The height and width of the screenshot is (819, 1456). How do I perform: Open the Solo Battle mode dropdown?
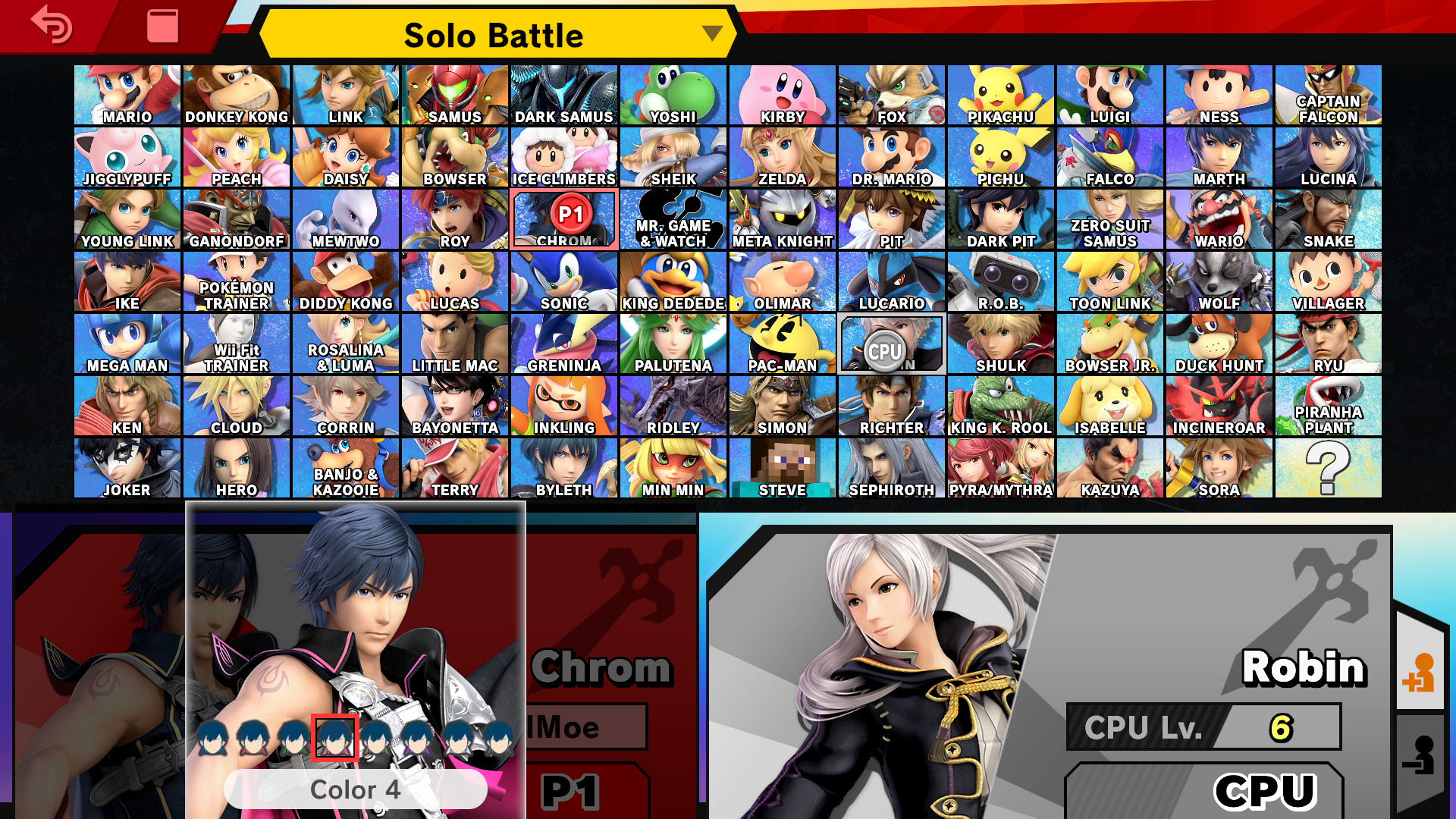[x=494, y=34]
